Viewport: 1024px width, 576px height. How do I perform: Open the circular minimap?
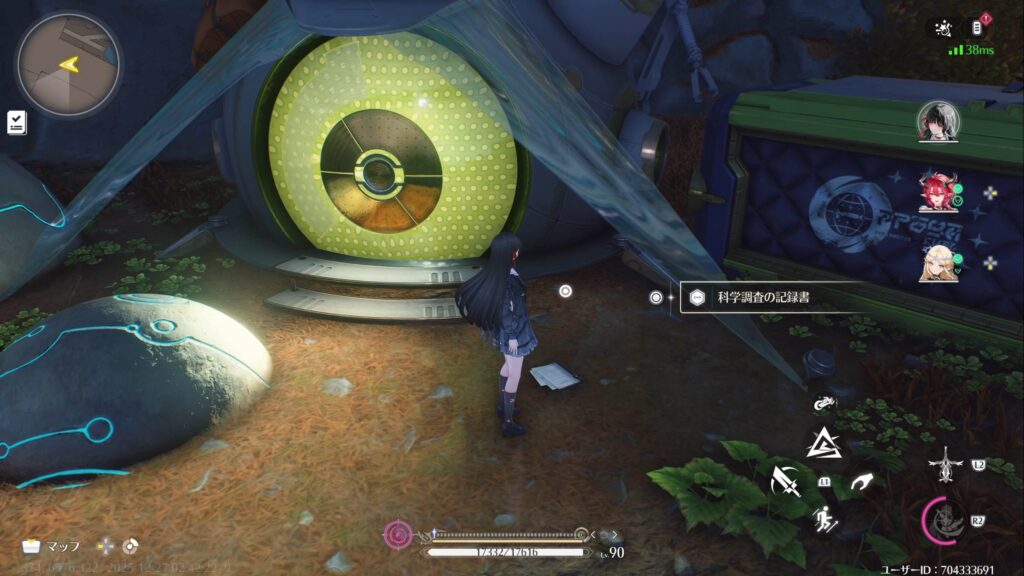pos(68,65)
